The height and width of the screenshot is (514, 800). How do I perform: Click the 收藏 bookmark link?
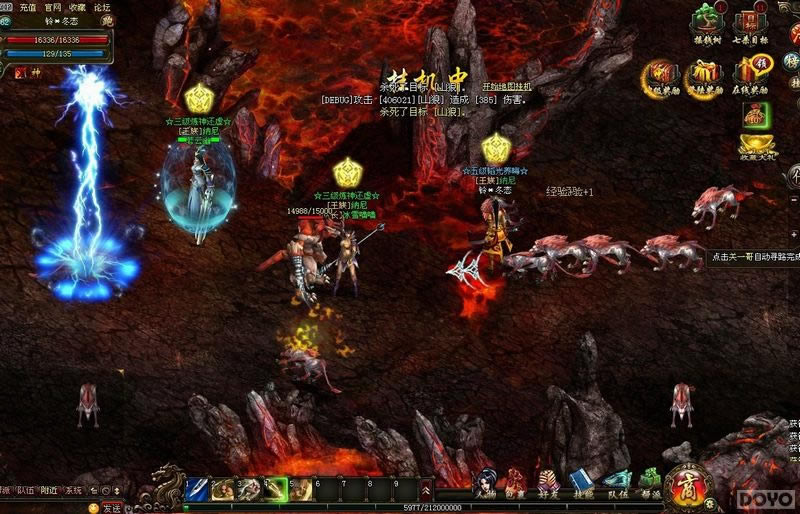click(77, 7)
